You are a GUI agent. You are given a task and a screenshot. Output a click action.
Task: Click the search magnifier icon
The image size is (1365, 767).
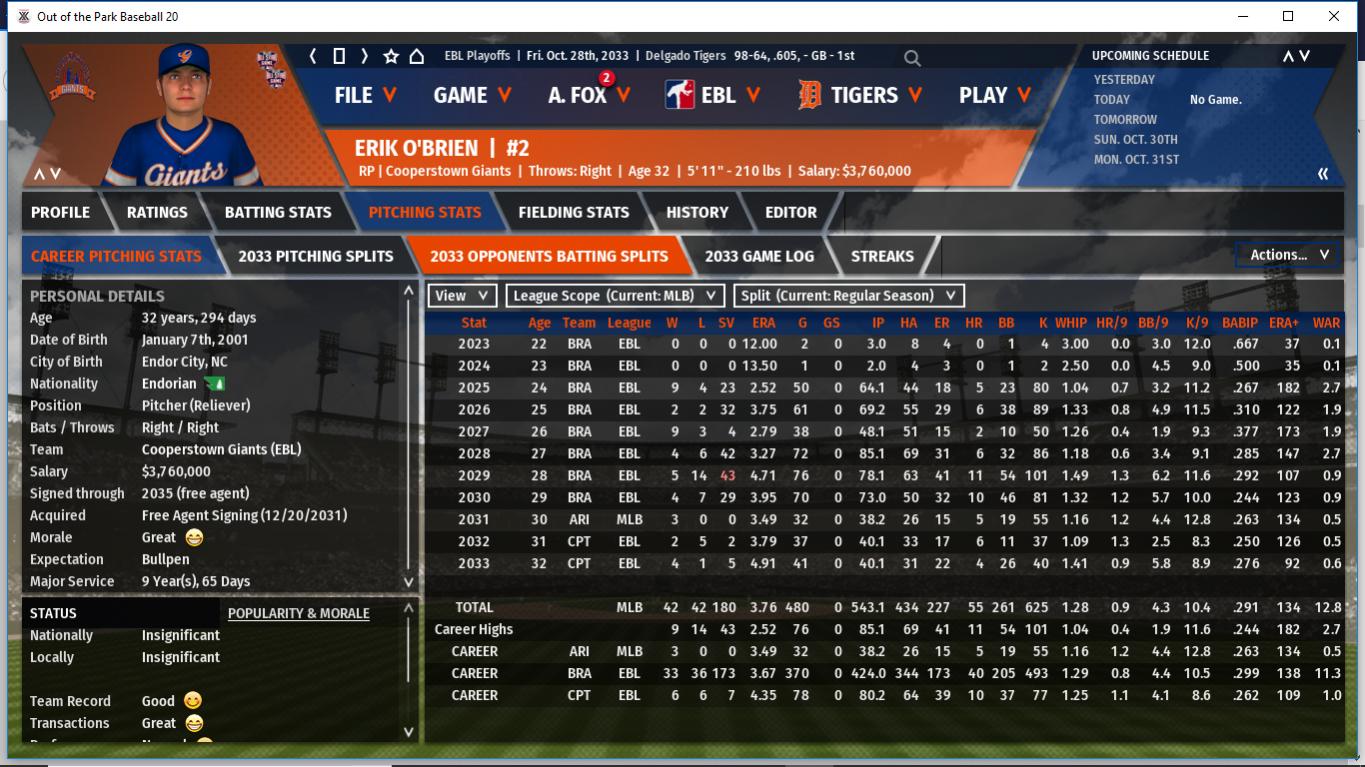coord(912,58)
